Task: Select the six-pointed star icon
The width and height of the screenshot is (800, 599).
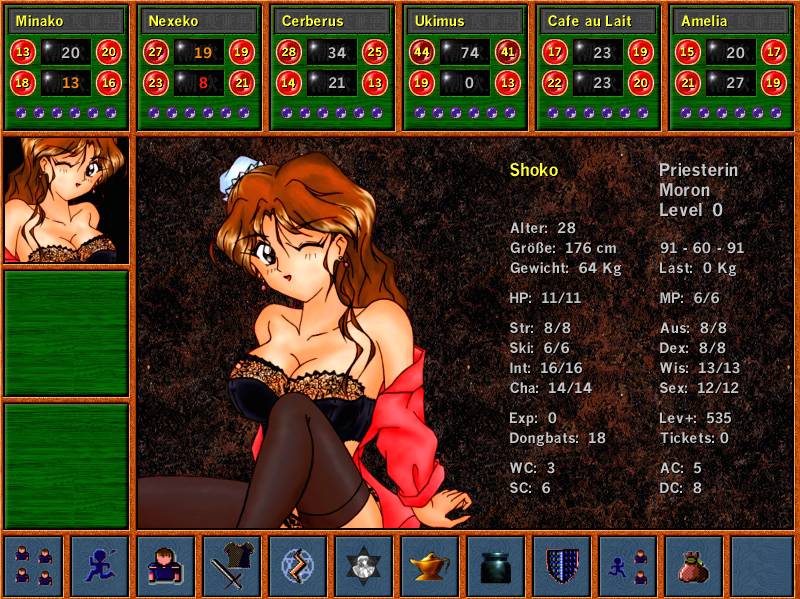Action: click(x=364, y=566)
